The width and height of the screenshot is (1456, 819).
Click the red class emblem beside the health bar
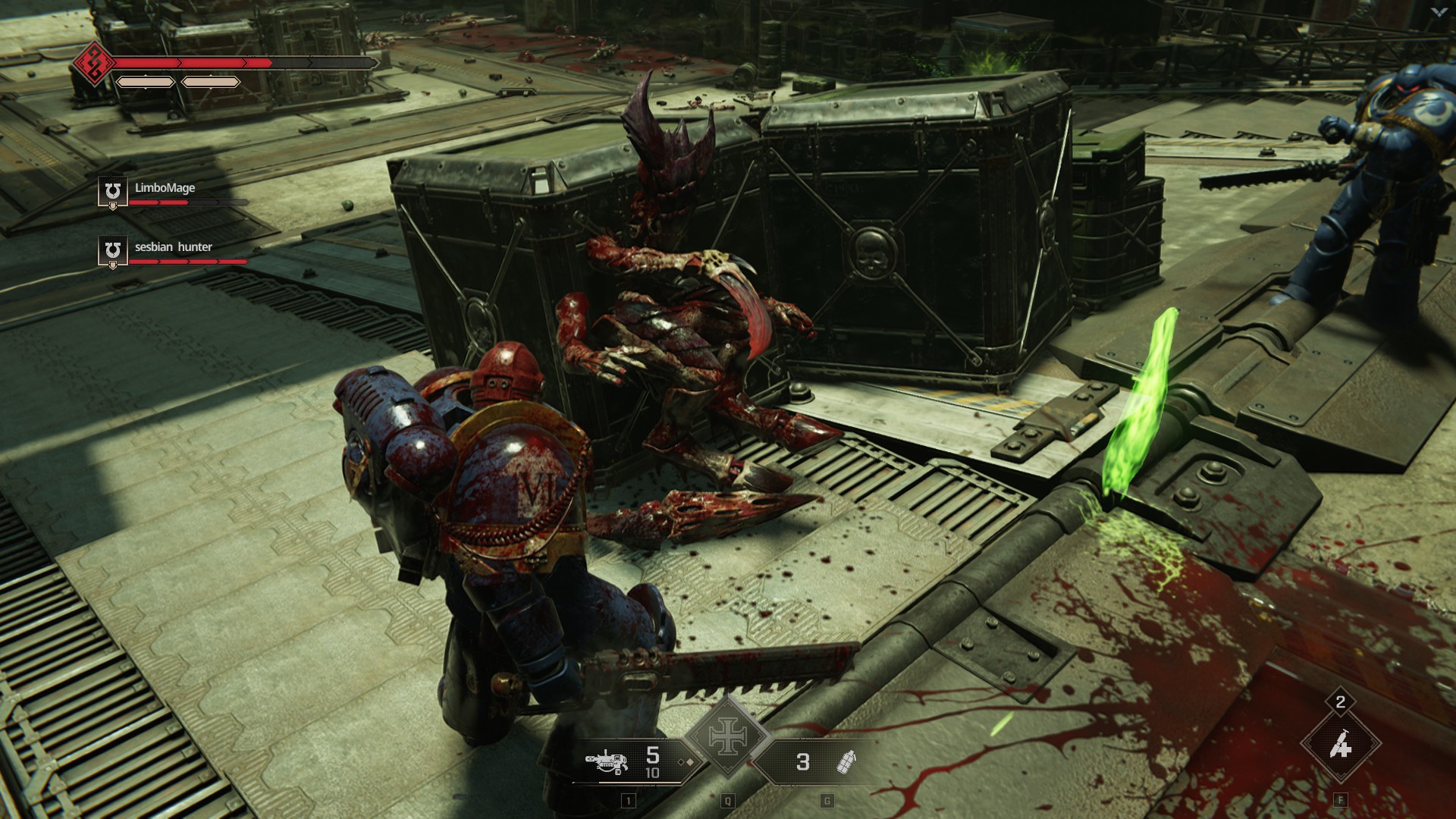(94, 63)
